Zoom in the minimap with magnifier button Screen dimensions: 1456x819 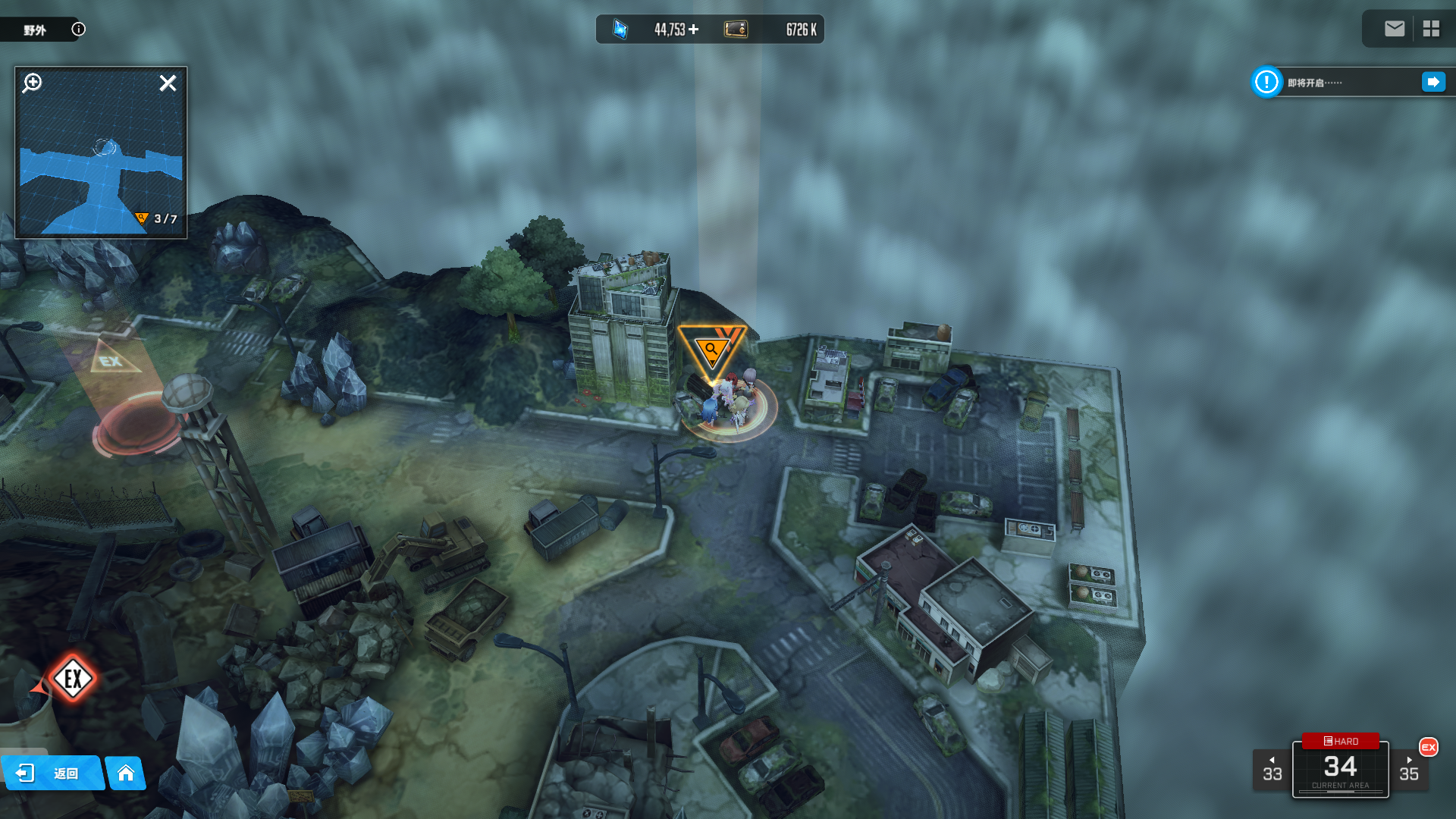pos(33,83)
